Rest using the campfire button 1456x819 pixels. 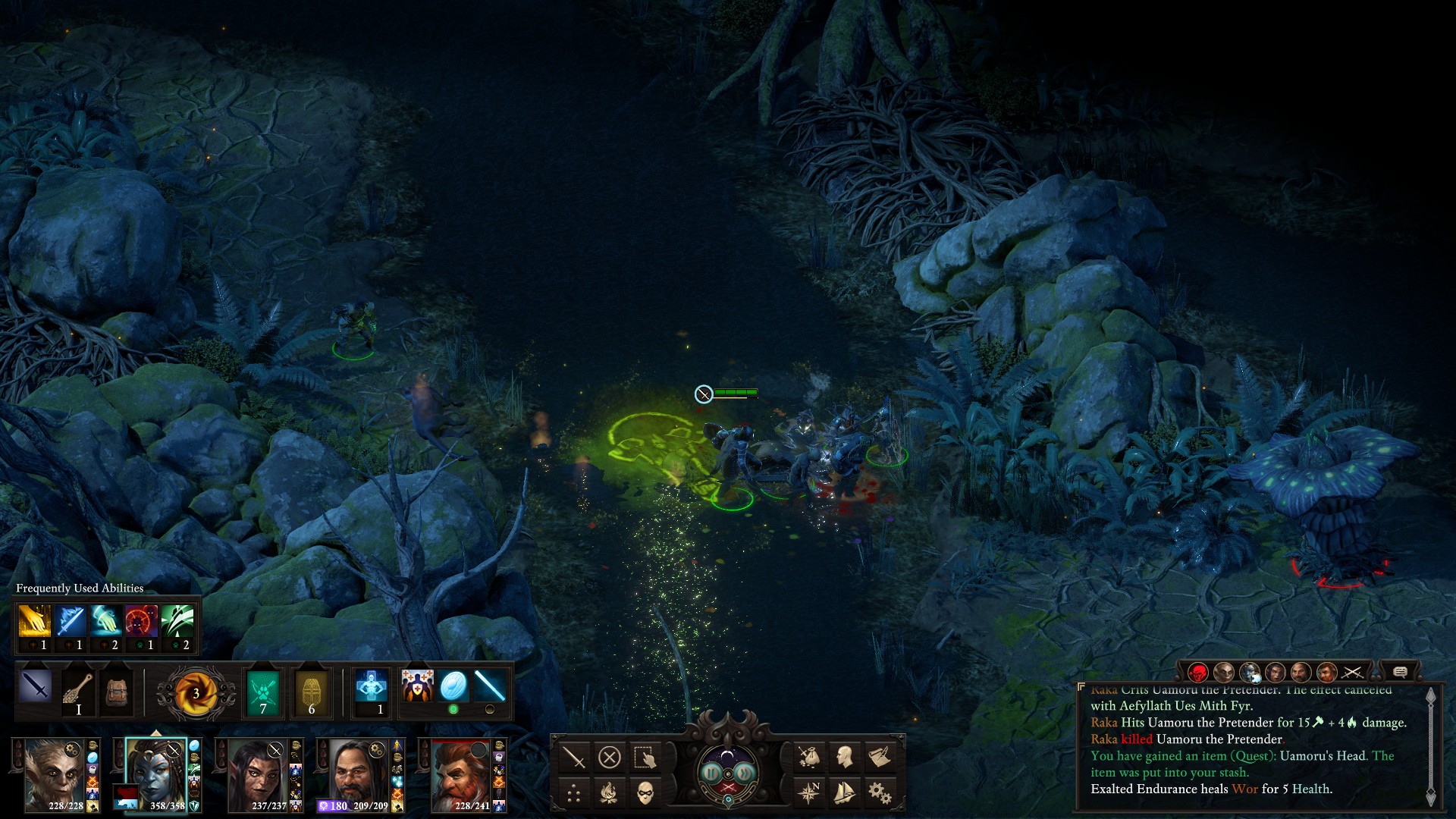[x=609, y=793]
